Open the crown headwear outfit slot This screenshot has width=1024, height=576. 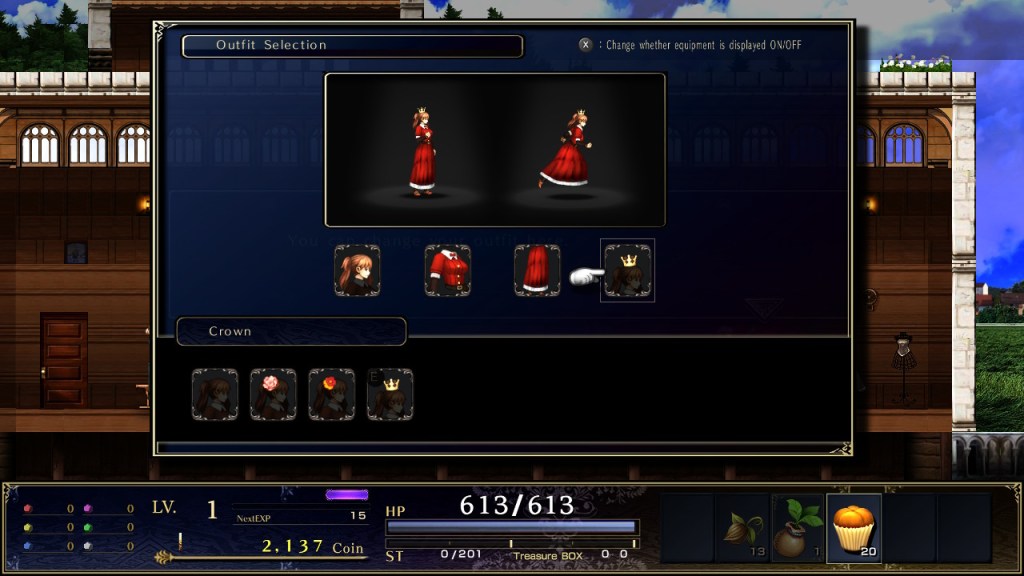coord(628,270)
